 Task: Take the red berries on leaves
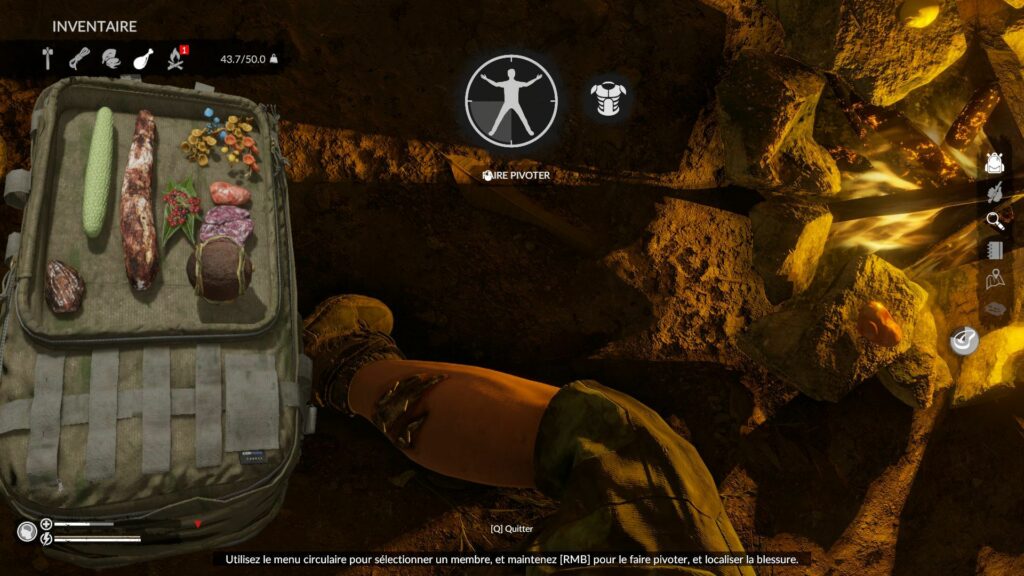point(183,209)
